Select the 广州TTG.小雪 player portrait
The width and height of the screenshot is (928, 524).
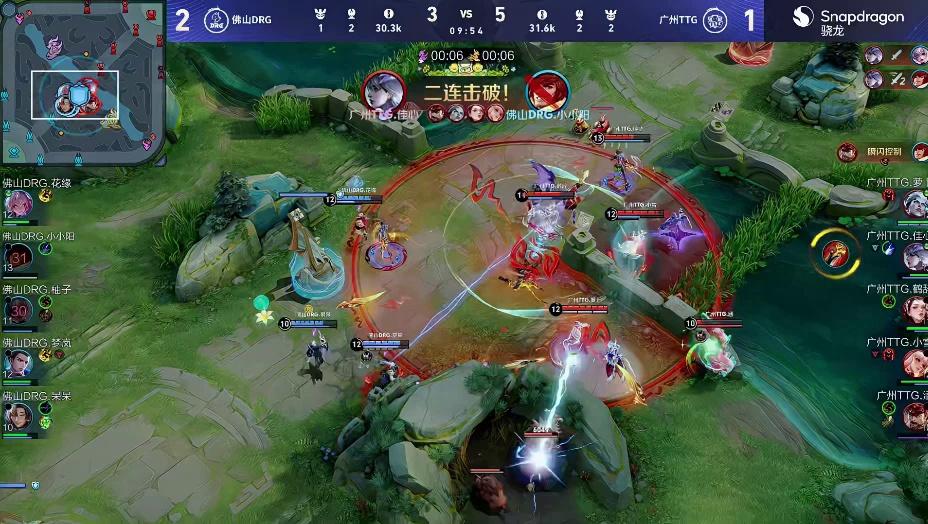tap(914, 363)
